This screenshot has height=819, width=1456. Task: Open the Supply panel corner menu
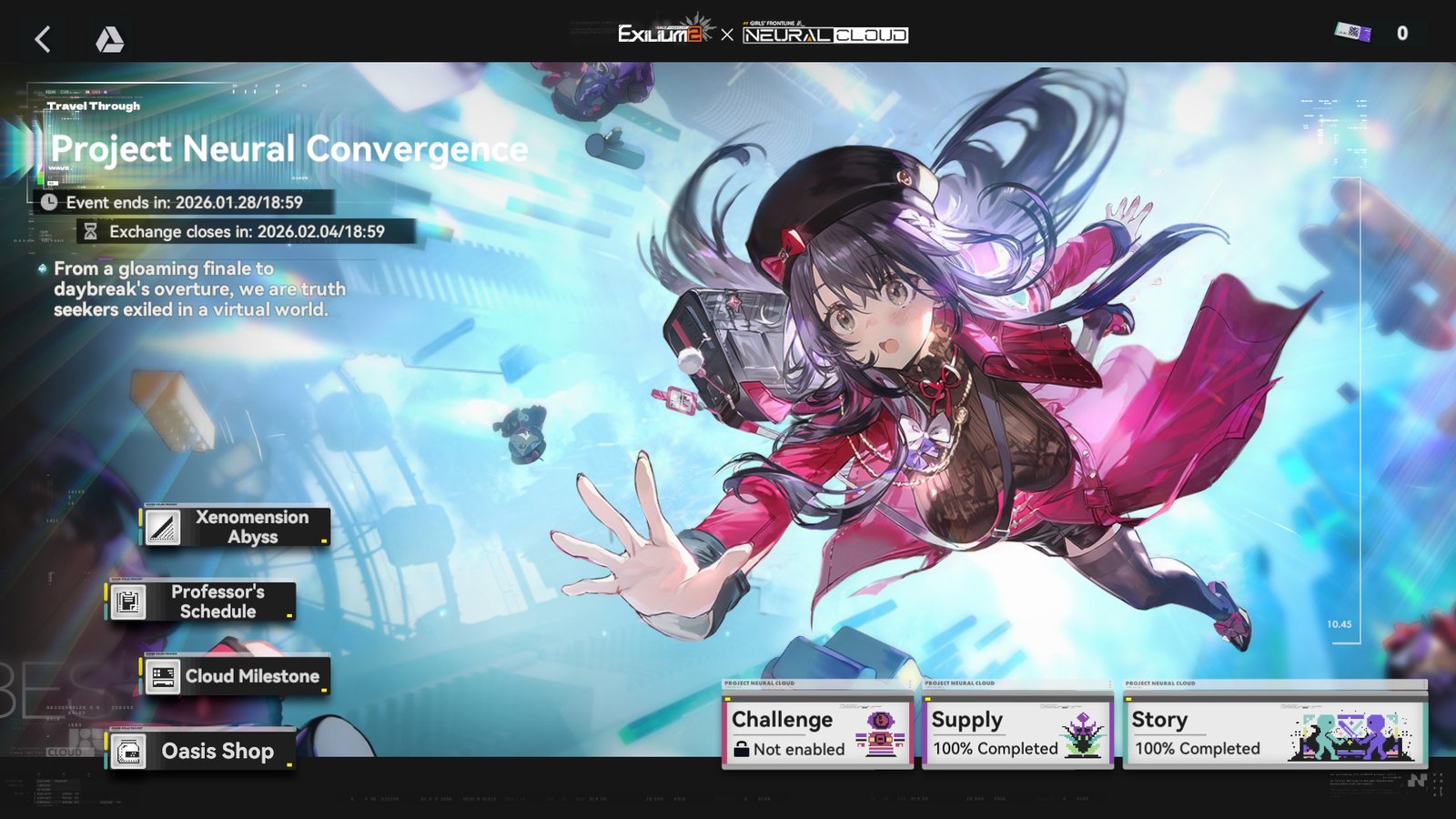pyautogui.click(x=1109, y=684)
